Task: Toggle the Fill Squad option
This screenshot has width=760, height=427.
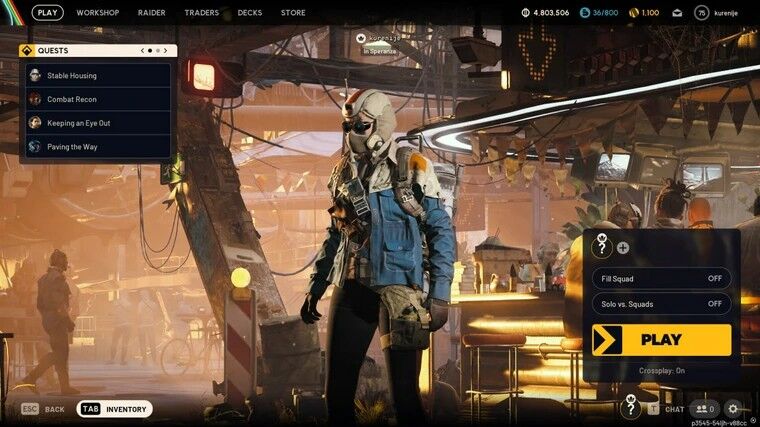Action: click(x=661, y=278)
